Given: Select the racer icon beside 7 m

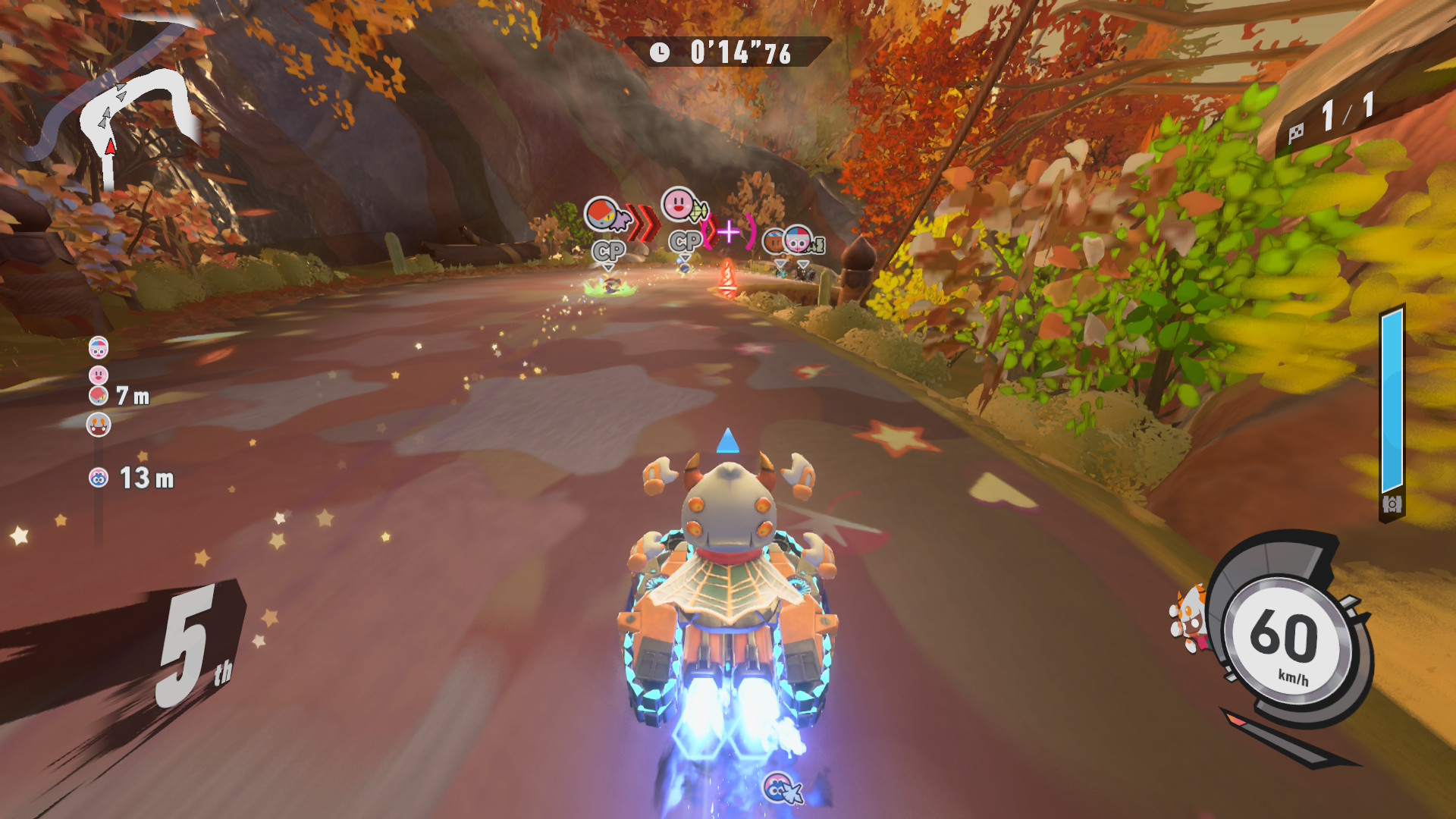Looking at the screenshot, I should [99, 395].
